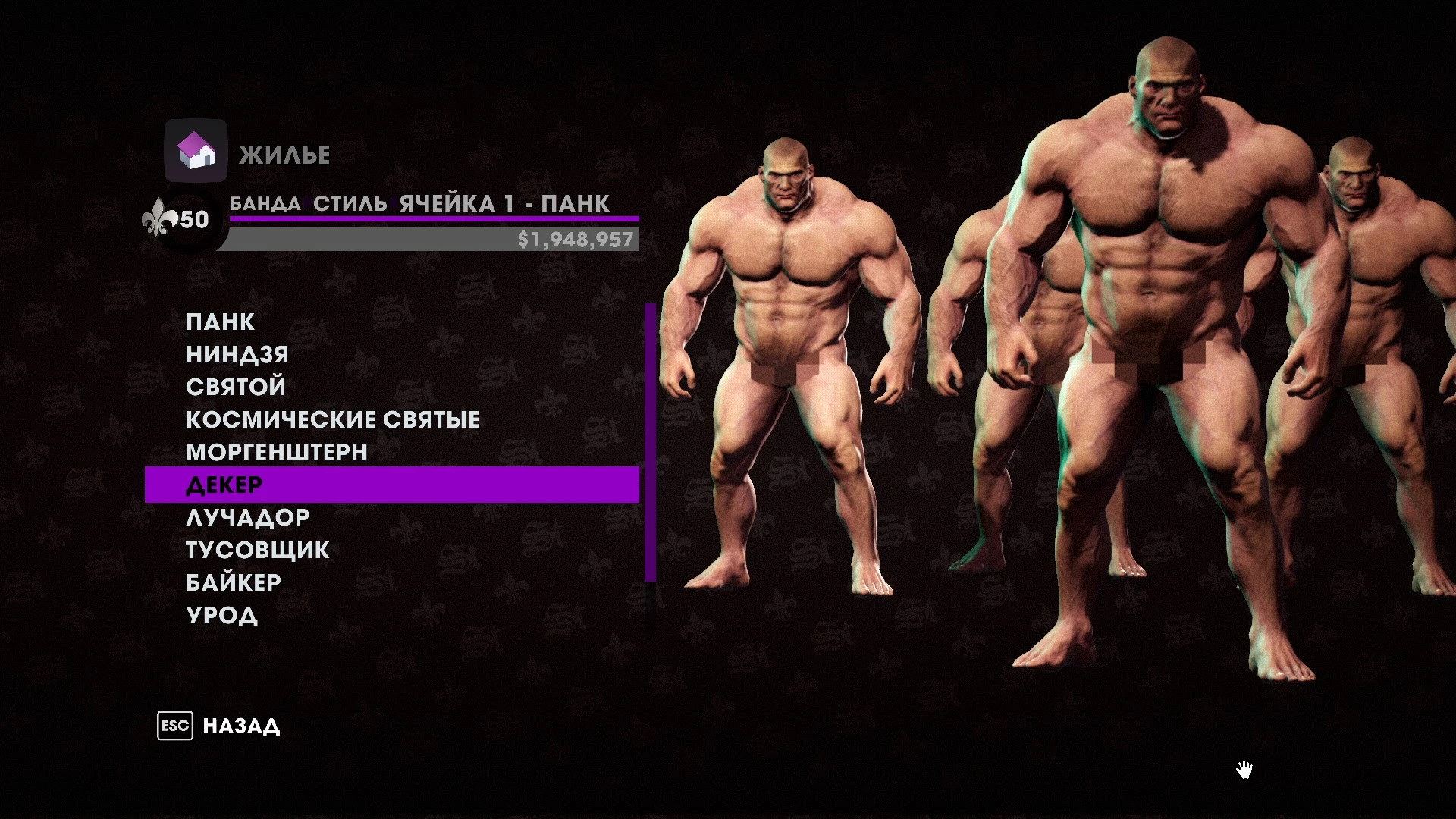This screenshot has height=819, width=1456.
Task: Select the ПАНК gang style
Action: tap(221, 321)
